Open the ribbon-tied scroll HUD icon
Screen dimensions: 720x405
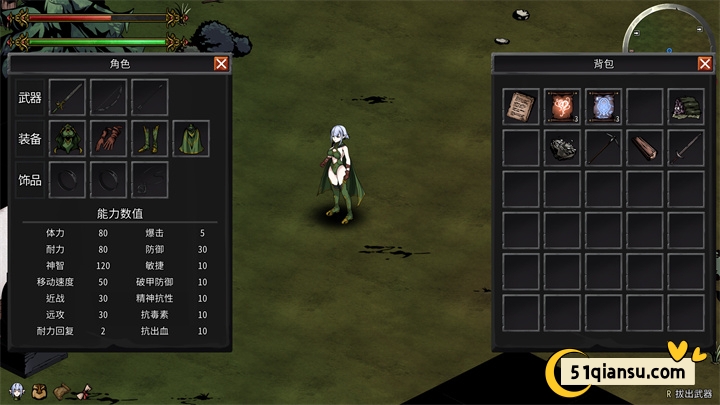(x=84, y=389)
